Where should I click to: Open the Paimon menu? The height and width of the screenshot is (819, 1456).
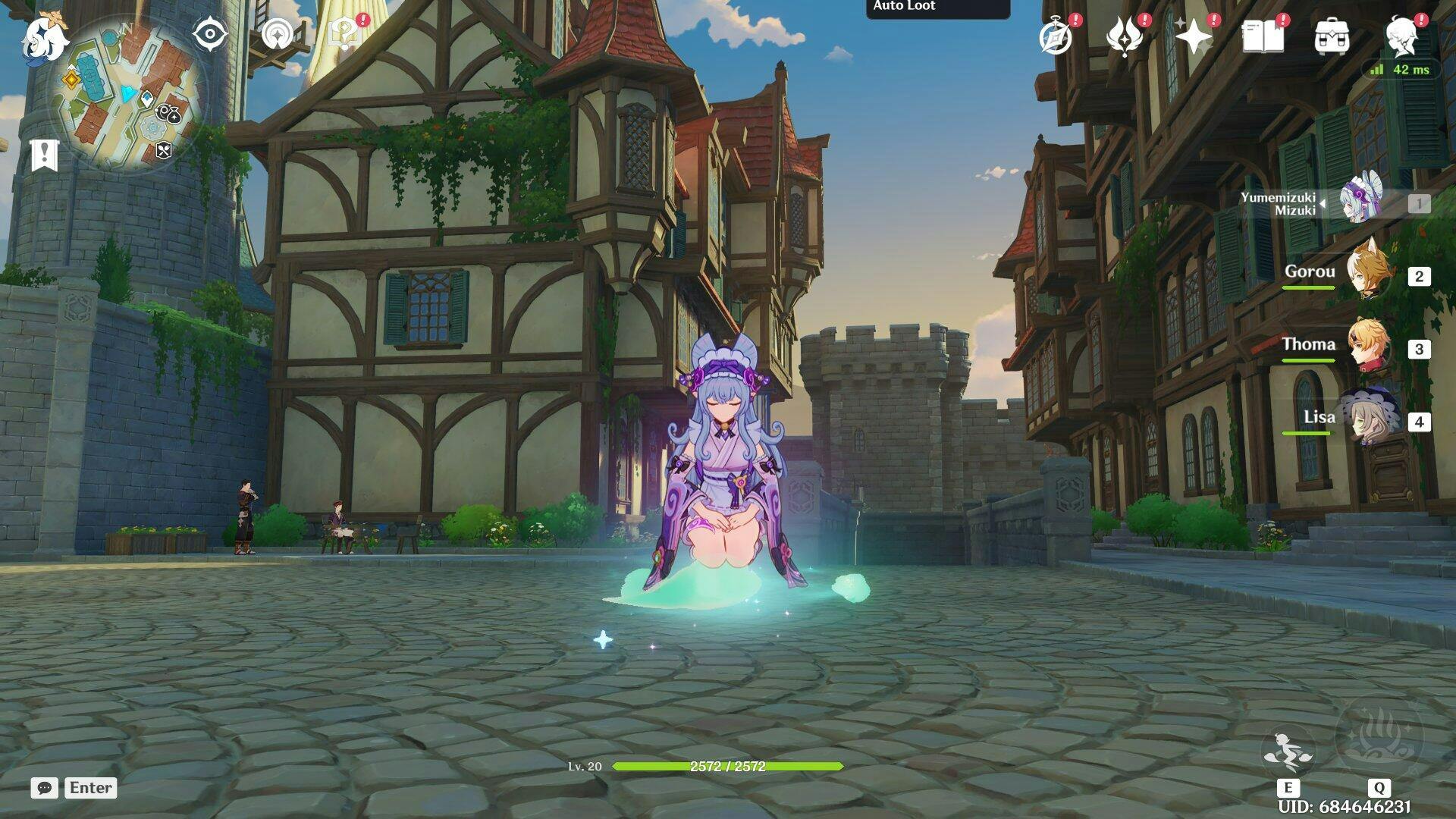click(x=44, y=38)
